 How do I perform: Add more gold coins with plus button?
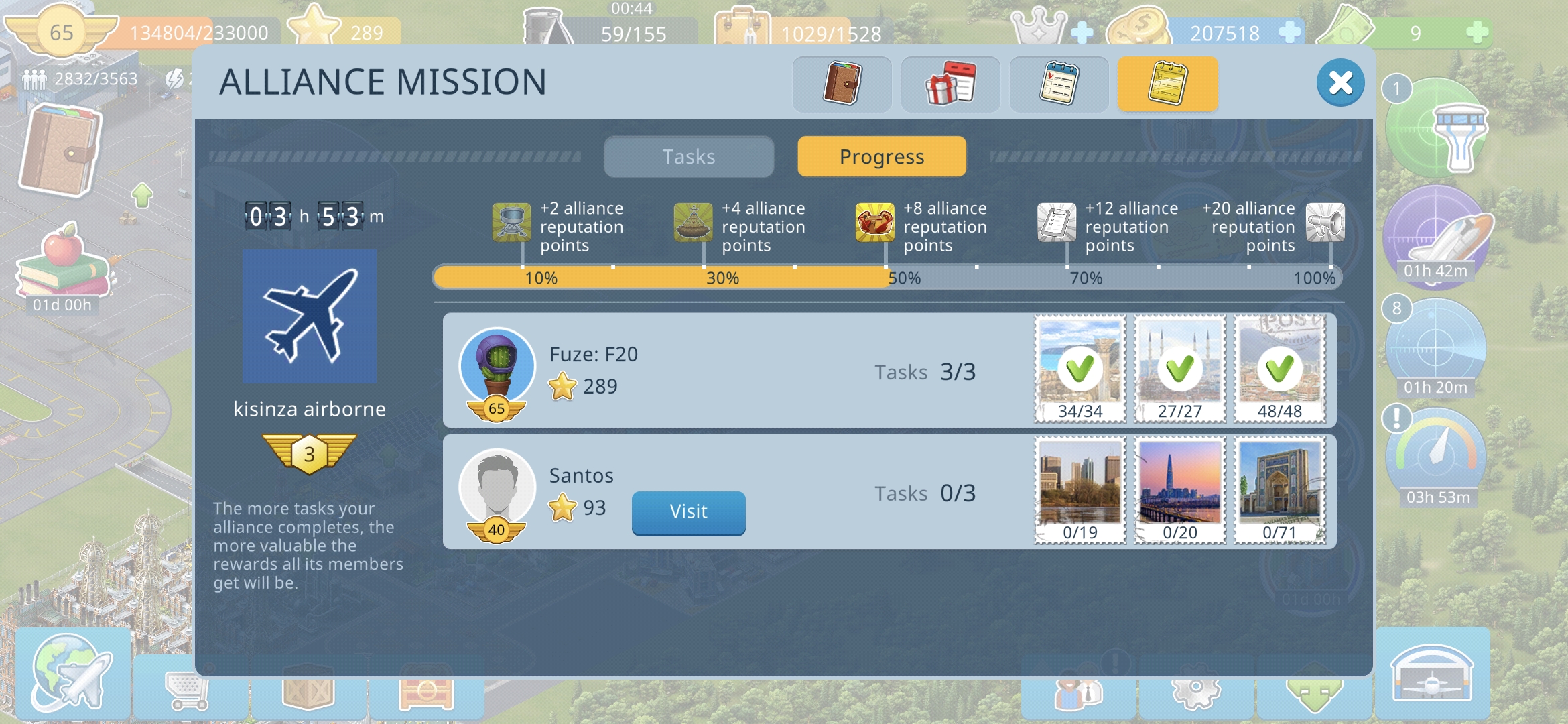click(x=1289, y=32)
